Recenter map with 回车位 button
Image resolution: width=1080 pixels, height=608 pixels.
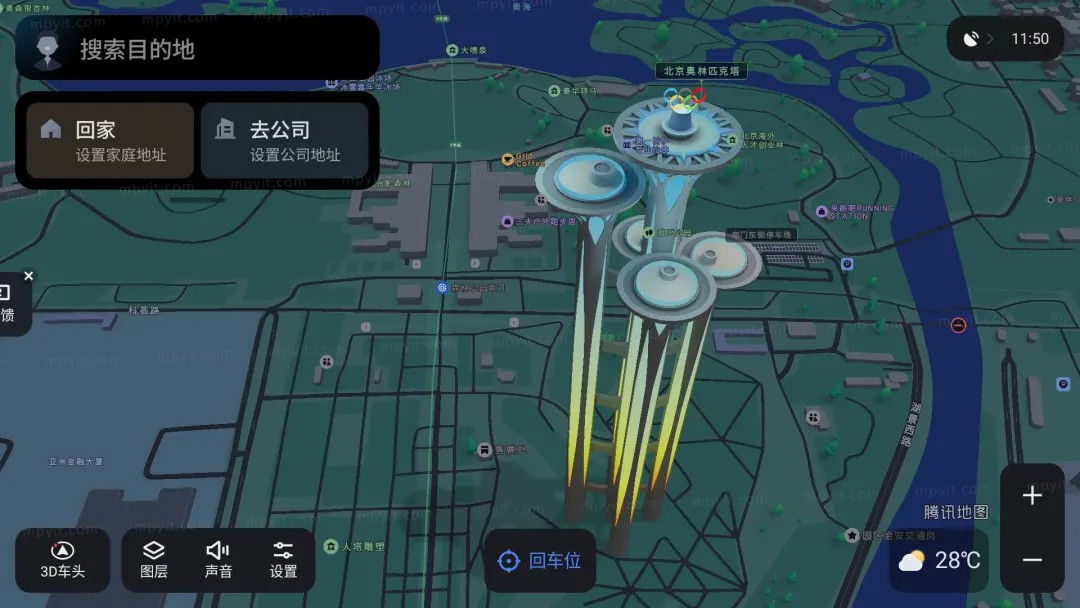point(540,561)
